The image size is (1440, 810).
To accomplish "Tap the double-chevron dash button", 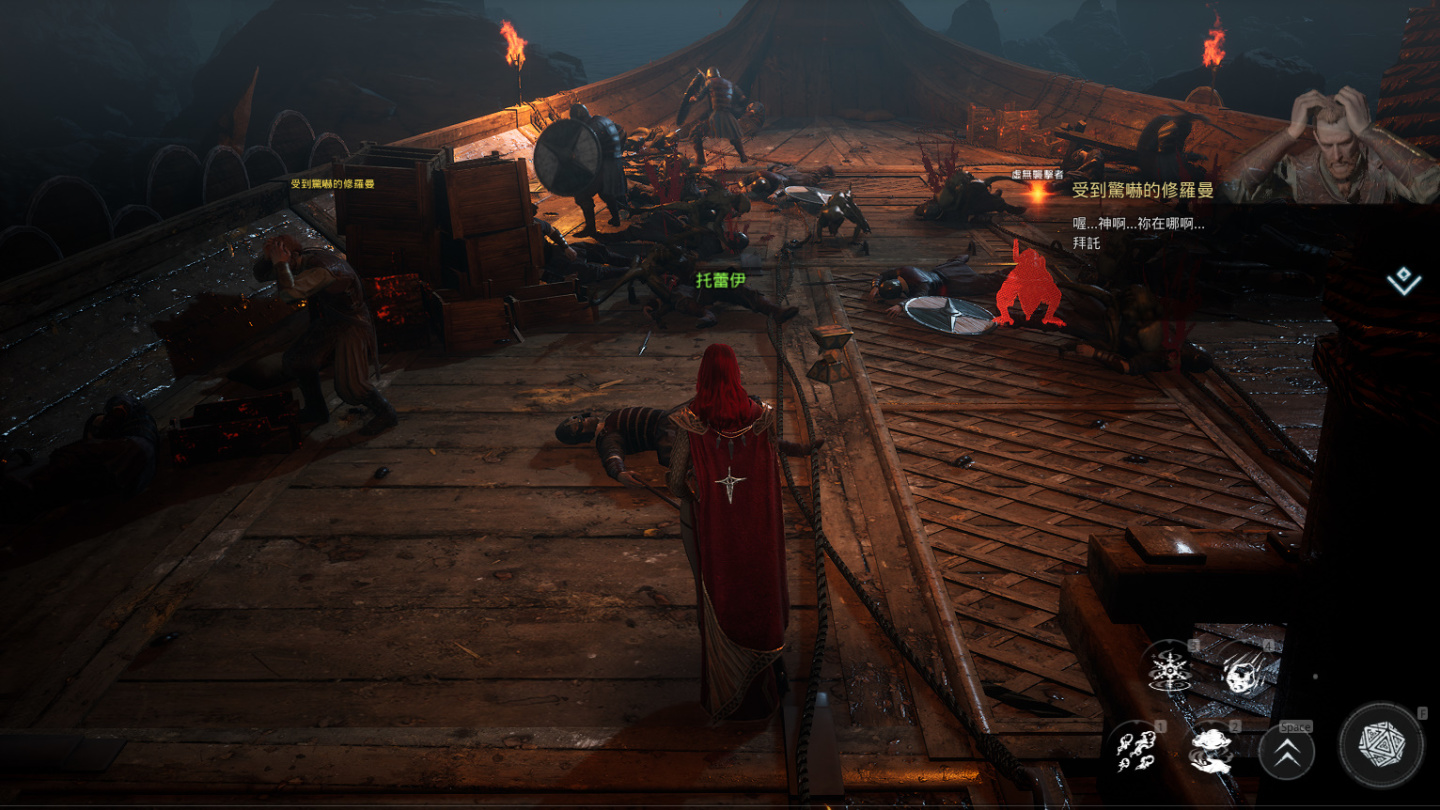I will pyautogui.click(x=1286, y=752).
